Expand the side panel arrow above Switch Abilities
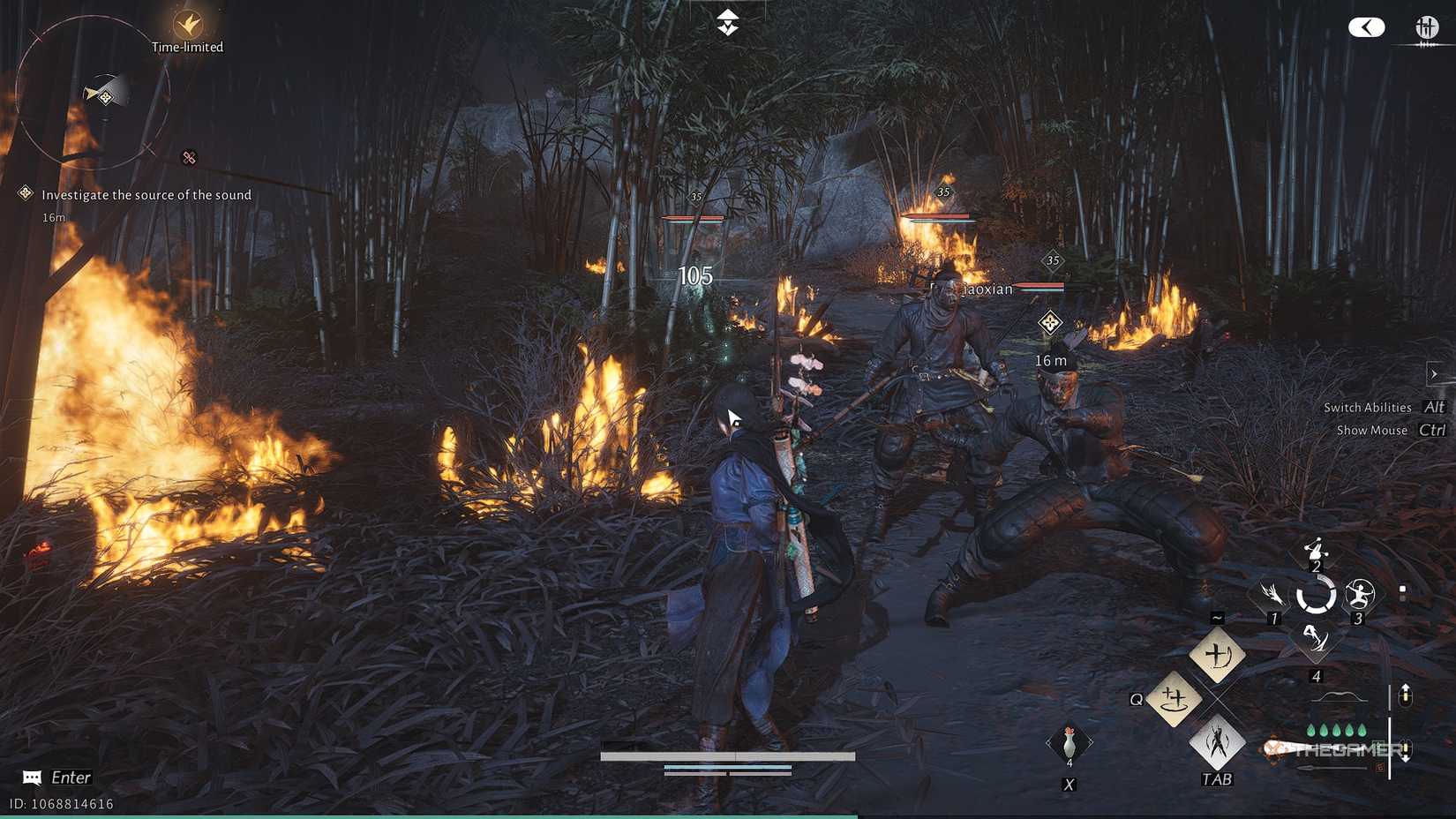 (x=1434, y=374)
